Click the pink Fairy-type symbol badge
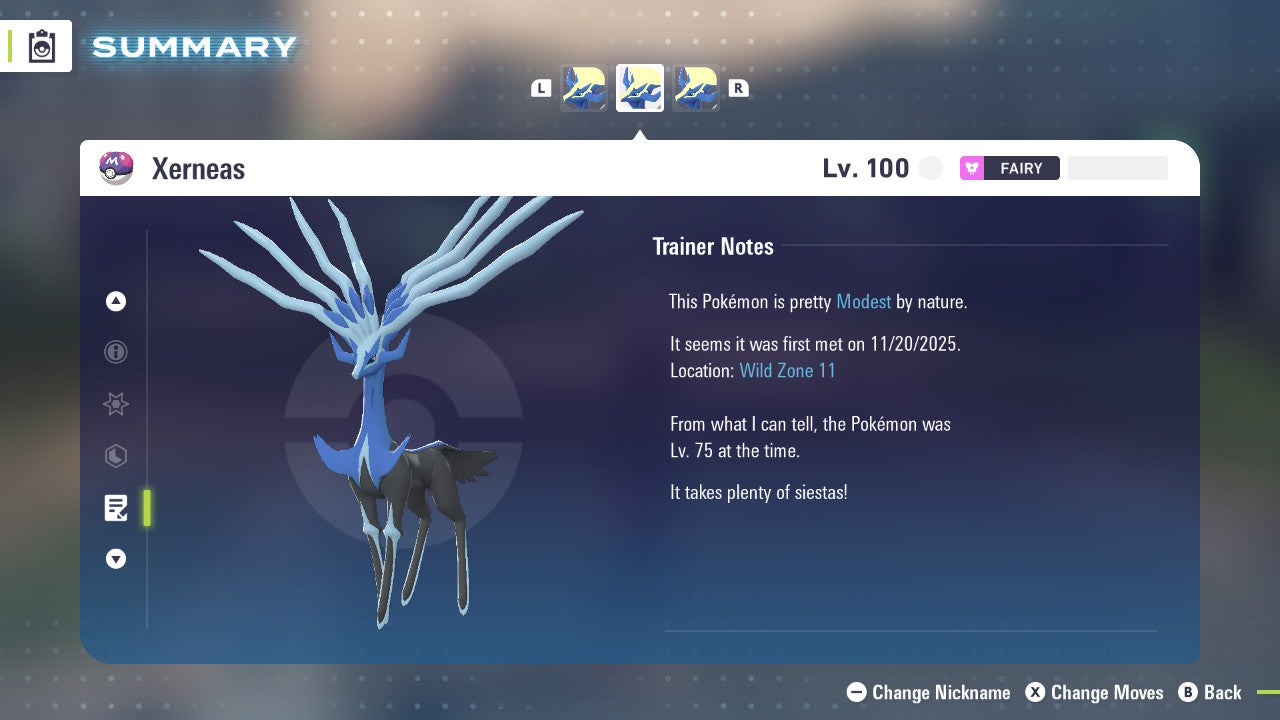The image size is (1280, 720). tap(971, 168)
